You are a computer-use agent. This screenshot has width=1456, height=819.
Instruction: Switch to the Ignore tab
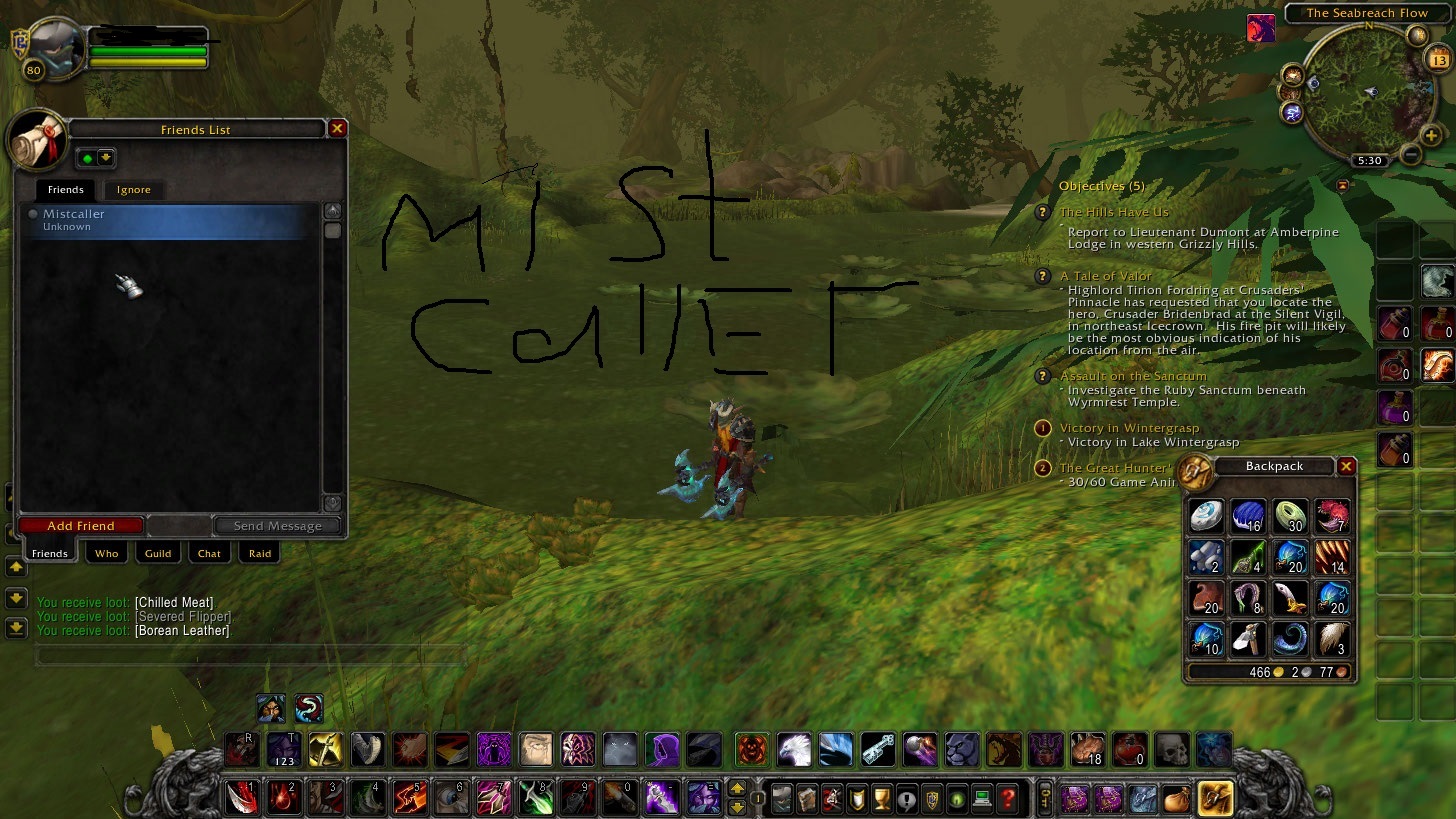coord(133,190)
